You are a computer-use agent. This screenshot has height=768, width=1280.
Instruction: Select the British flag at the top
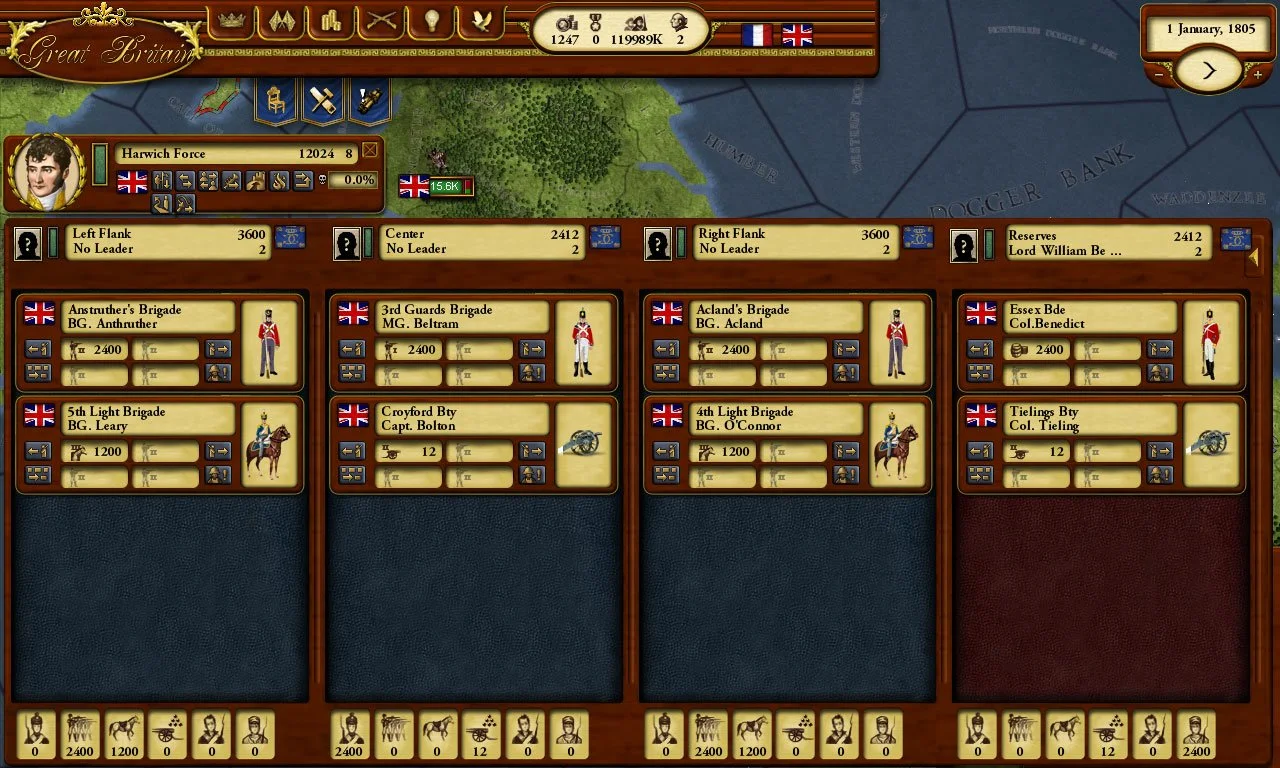click(796, 37)
